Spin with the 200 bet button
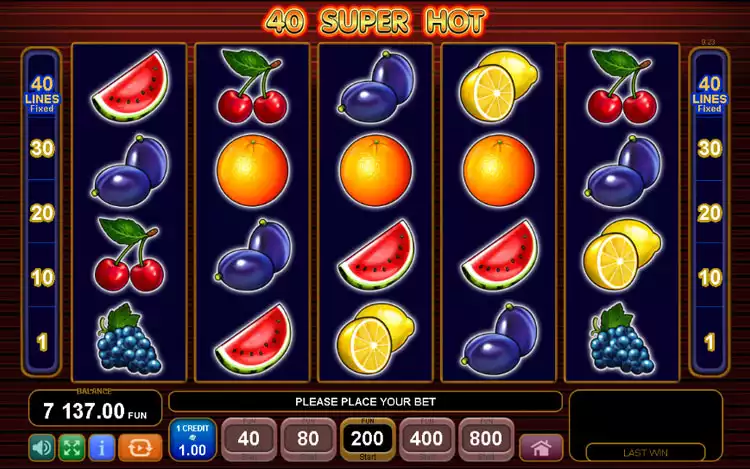Screen dimensions: 750x469 click(368, 438)
